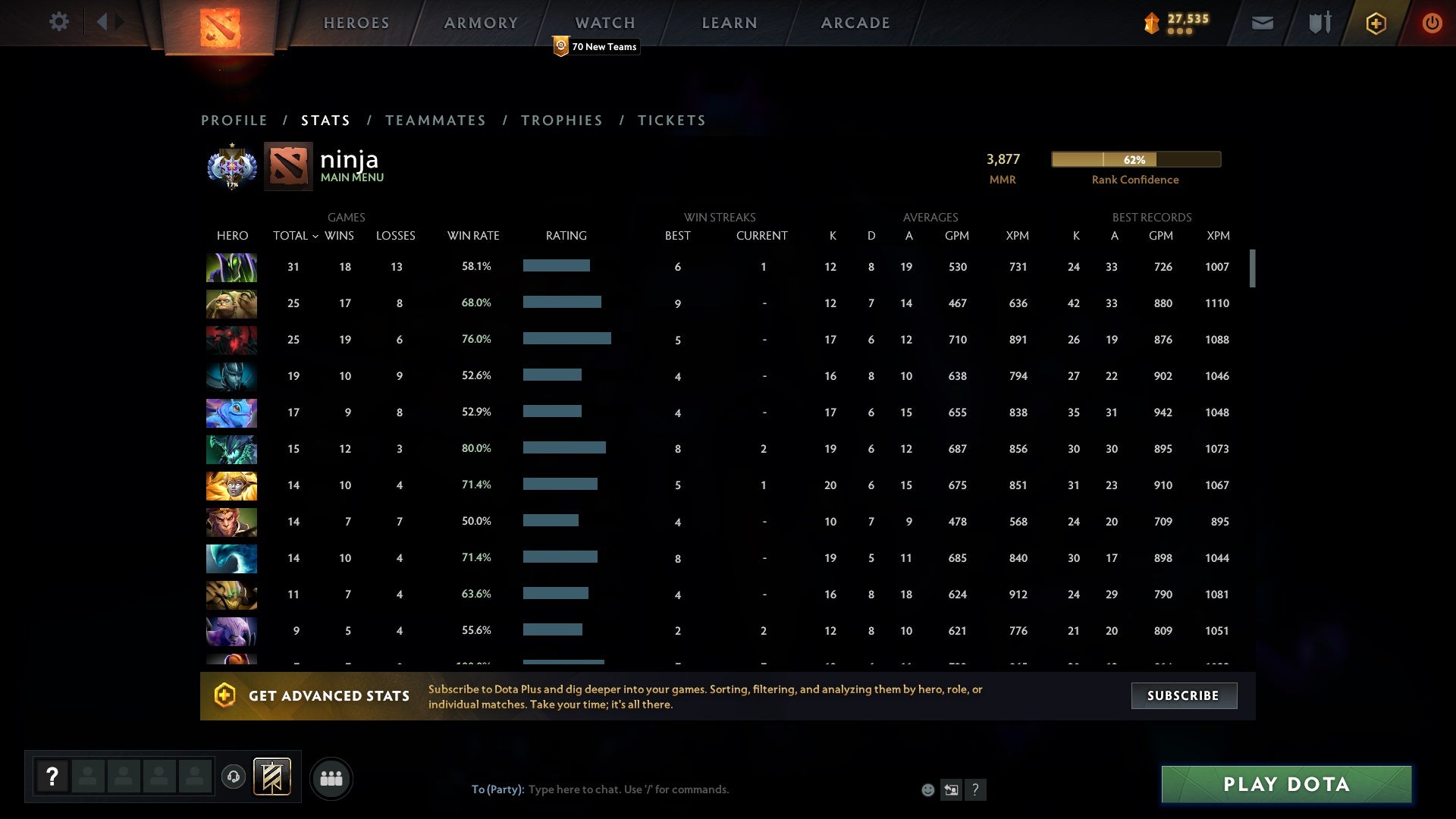This screenshot has height=819, width=1456.
Task: Switch to the TEAMMATES tab
Action: click(x=436, y=120)
